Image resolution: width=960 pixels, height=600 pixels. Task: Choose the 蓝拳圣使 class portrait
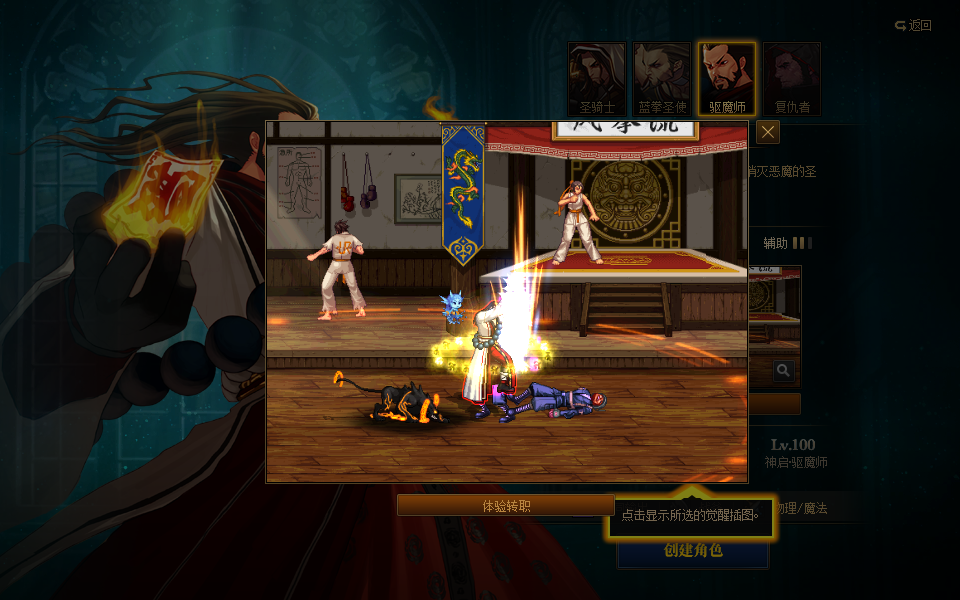pos(662,78)
